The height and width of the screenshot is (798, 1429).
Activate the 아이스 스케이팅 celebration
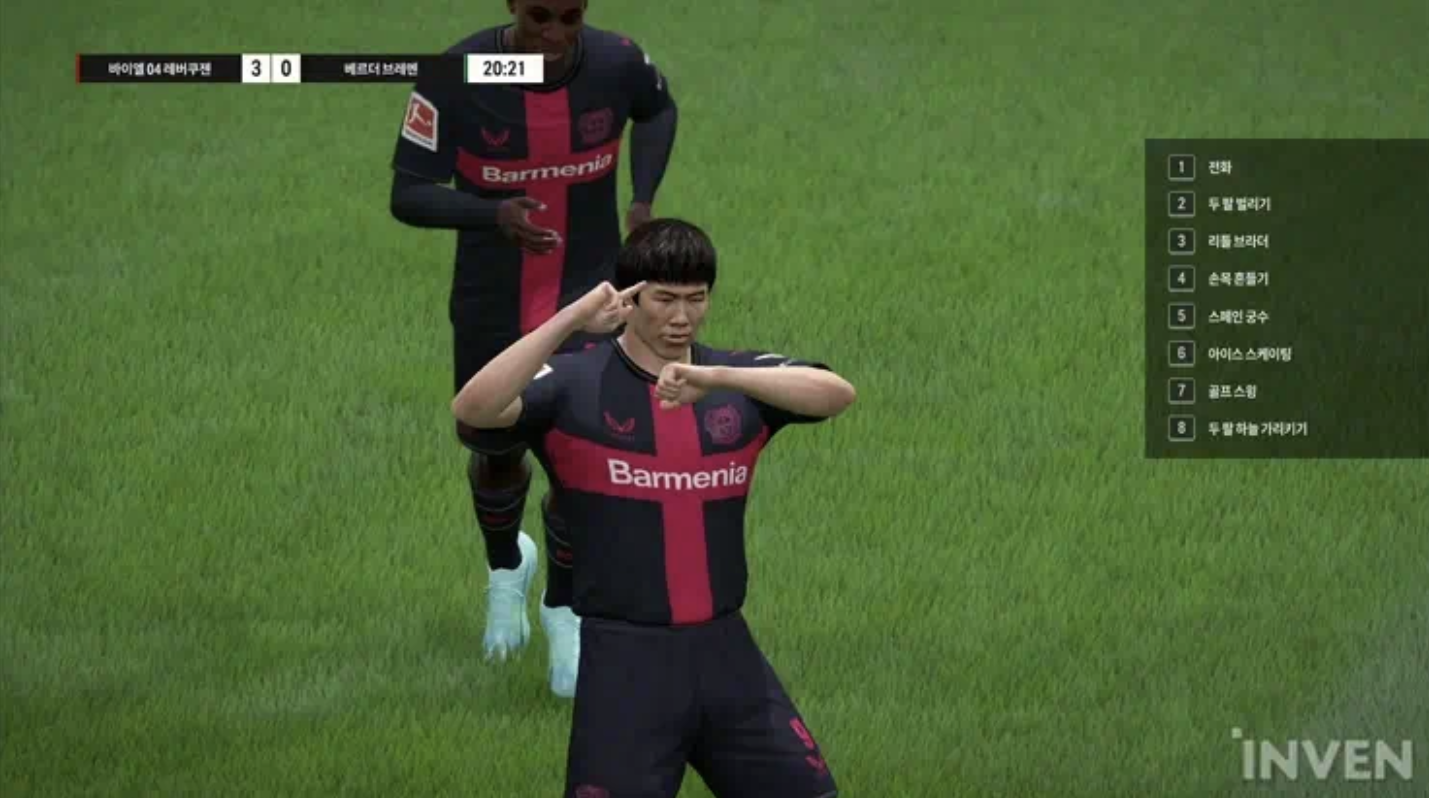tap(1248, 353)
